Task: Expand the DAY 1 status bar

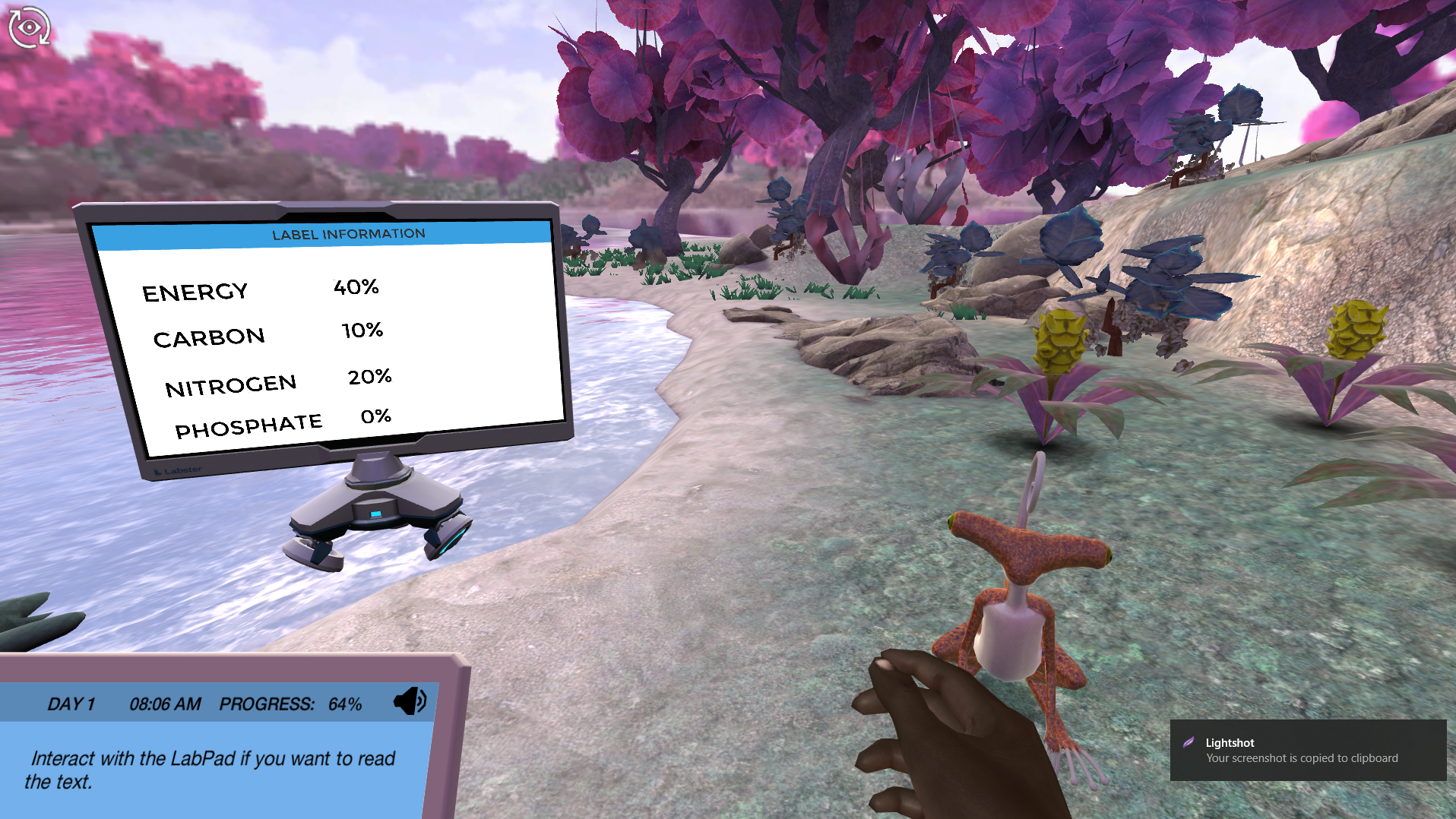Action: (72, 703)
